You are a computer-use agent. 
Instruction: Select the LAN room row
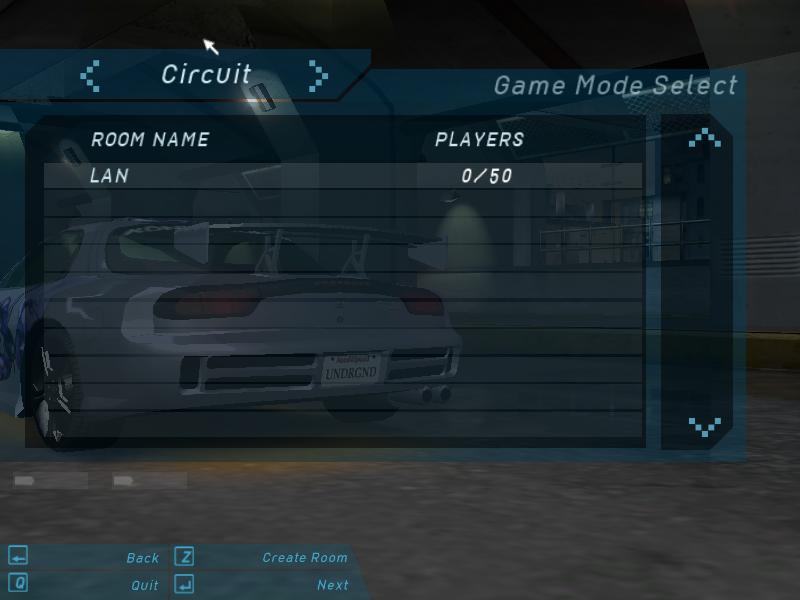342,176
